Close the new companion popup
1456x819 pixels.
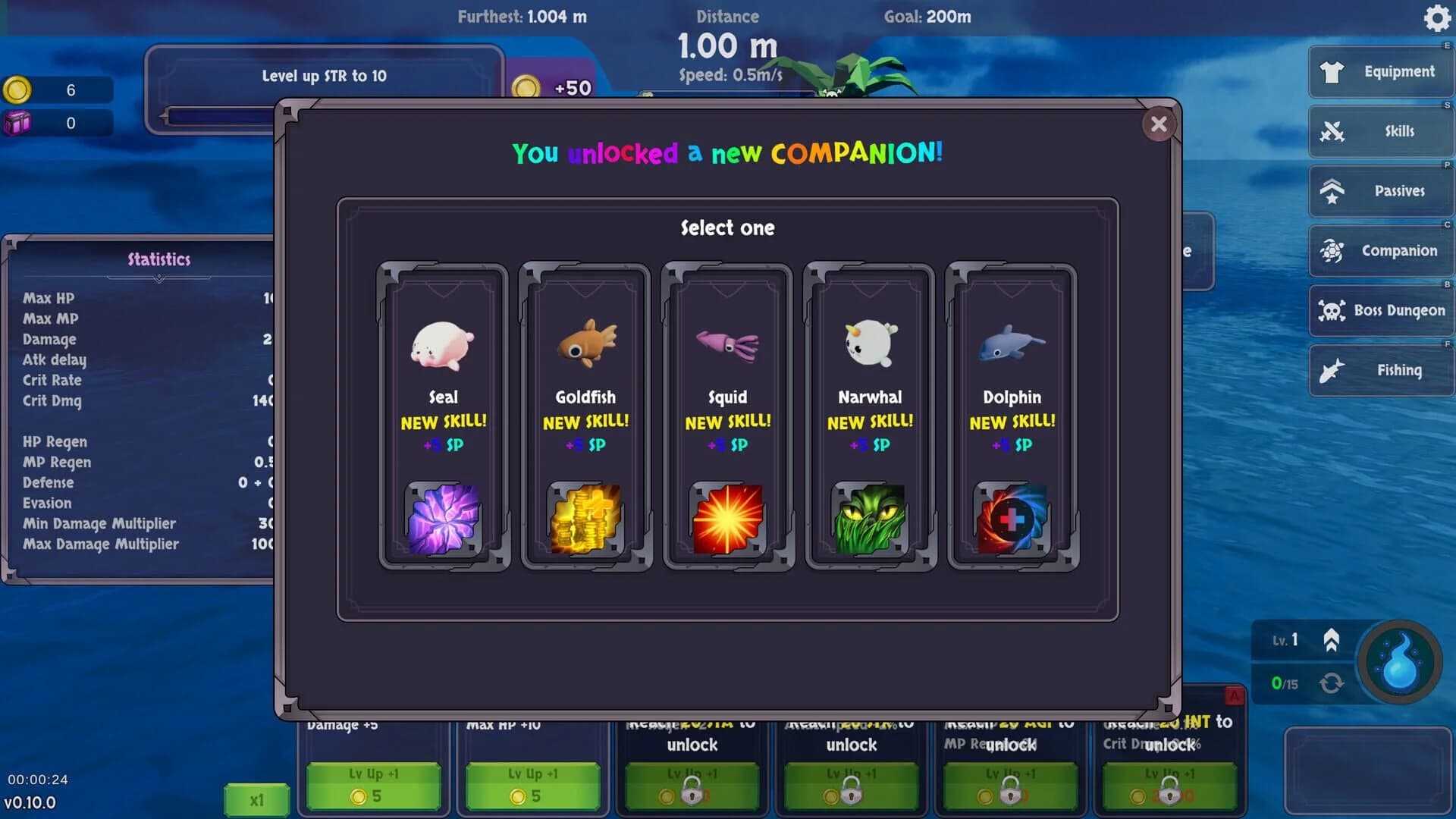[1158, 124]
